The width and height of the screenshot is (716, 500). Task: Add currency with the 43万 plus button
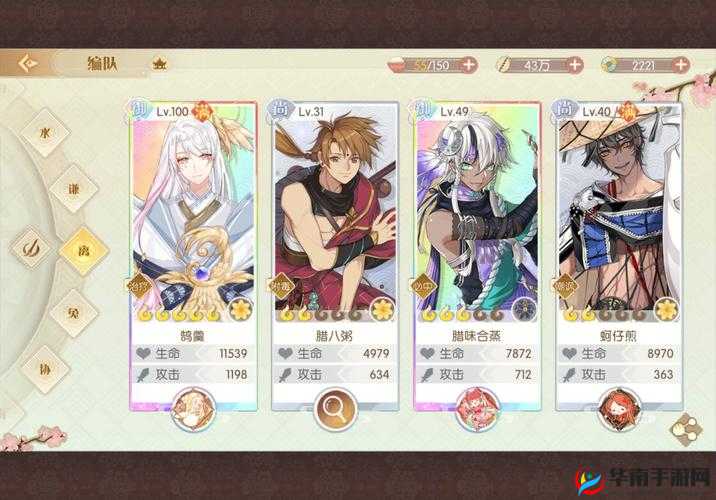point(574,65)
